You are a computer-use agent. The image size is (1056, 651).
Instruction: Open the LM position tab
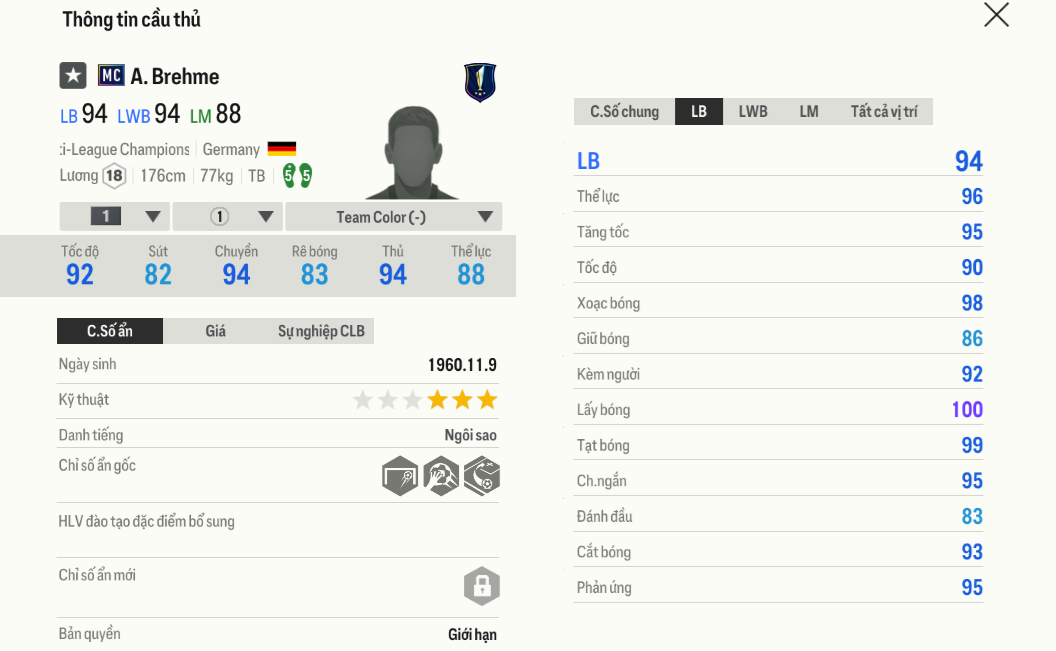(x=809, y=112)
